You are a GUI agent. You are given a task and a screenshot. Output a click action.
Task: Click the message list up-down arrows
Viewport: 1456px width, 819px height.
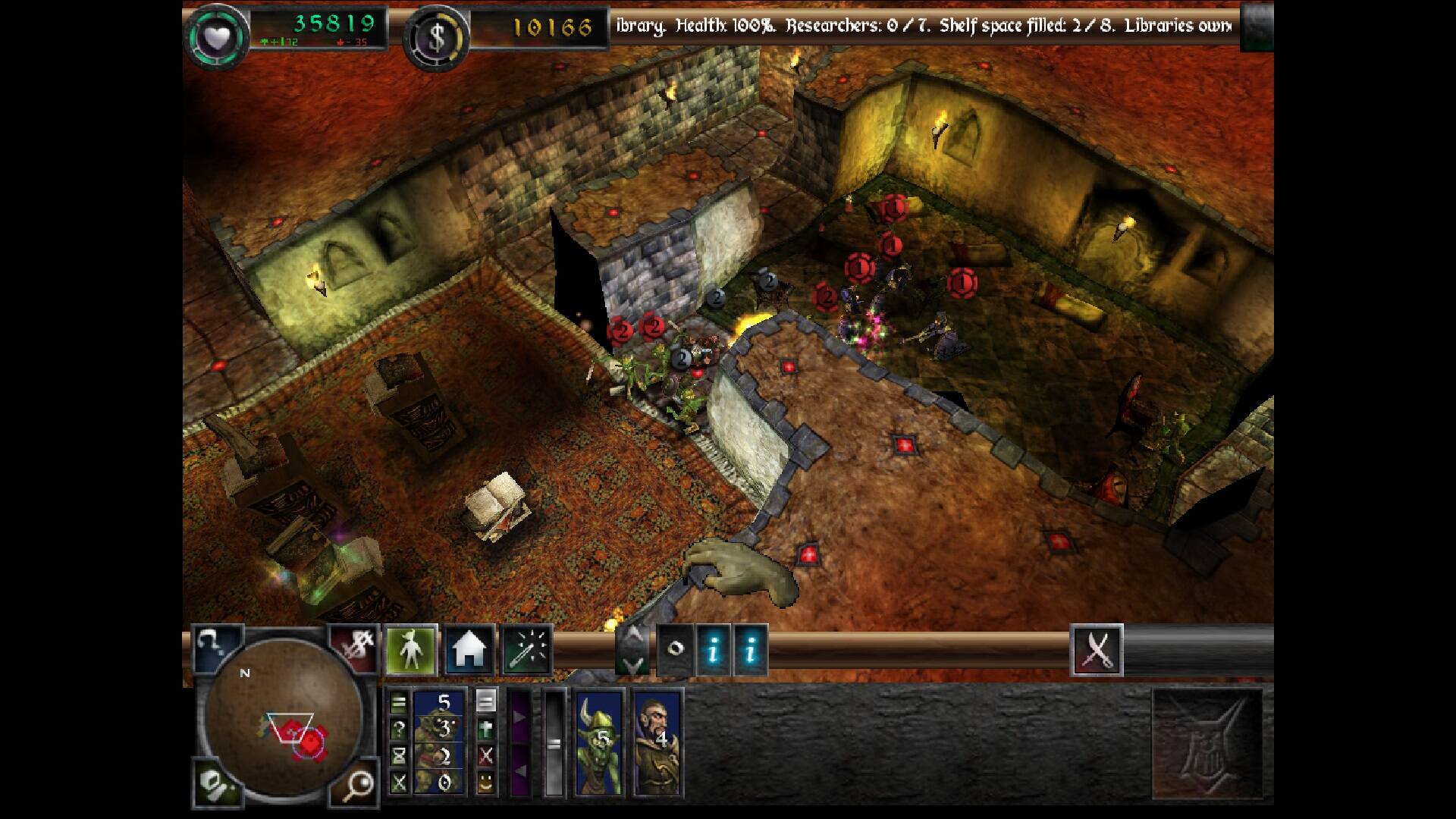coord(631,650)
